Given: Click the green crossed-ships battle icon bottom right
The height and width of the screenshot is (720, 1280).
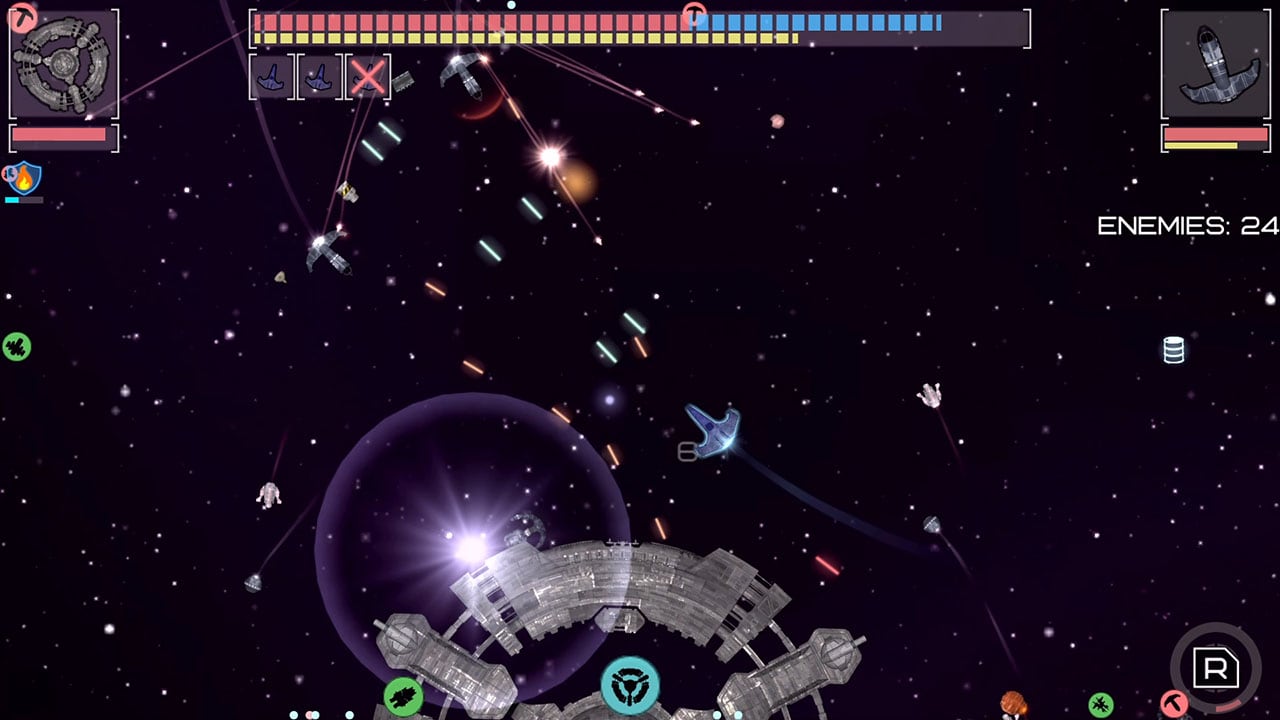Looking at the screenshot, I should tap(1100, 703).
